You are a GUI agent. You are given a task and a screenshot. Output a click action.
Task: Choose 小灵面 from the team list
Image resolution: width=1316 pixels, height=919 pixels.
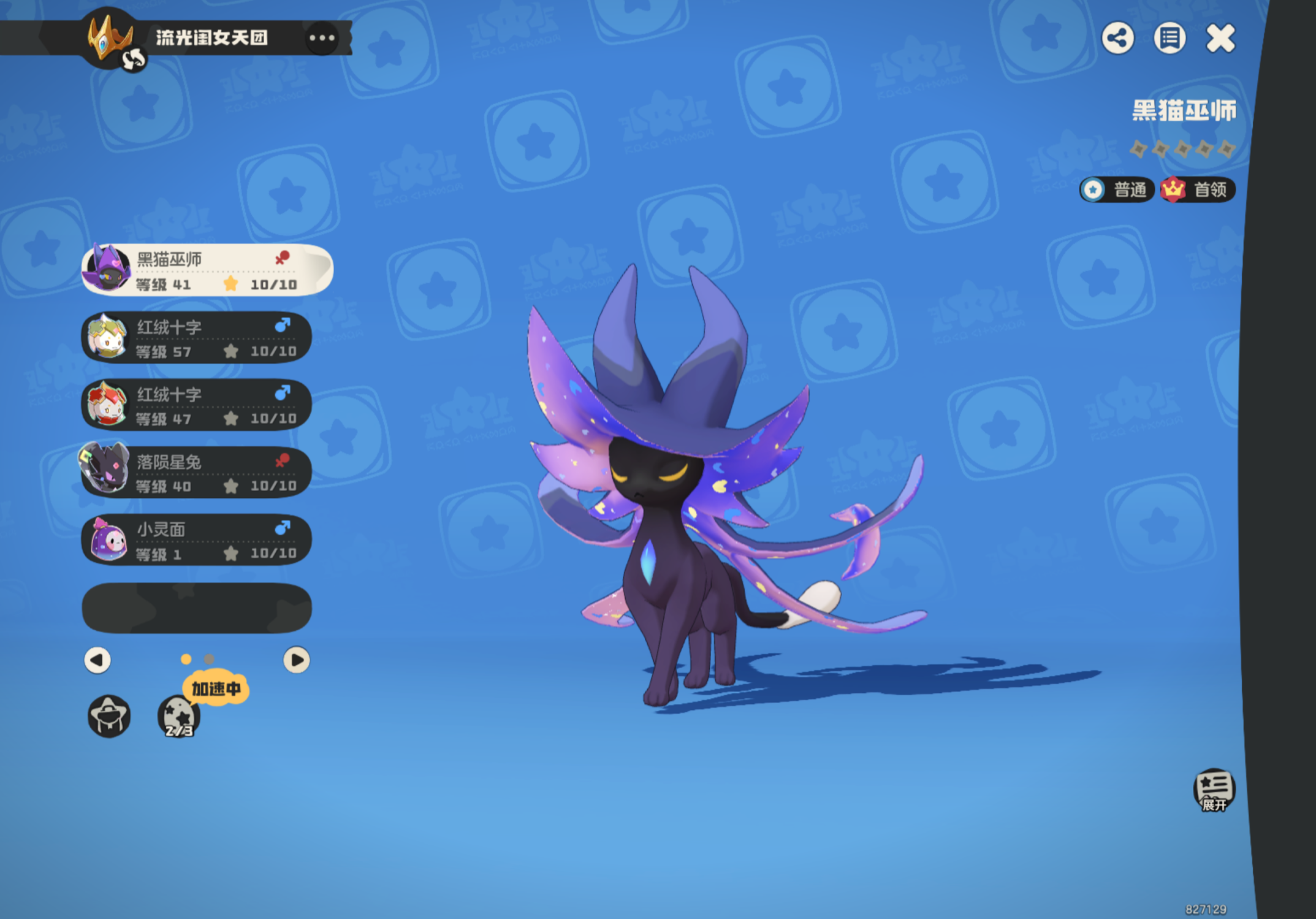(x=196, y=540)
